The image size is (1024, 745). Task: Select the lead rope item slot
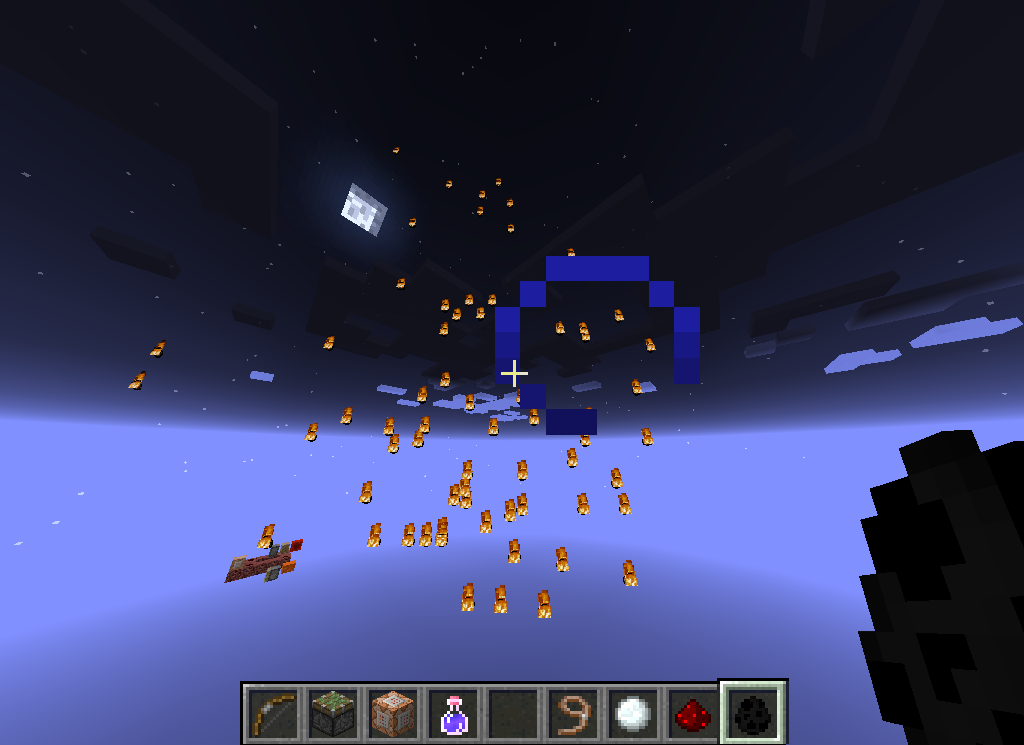(x=572, y=714)
